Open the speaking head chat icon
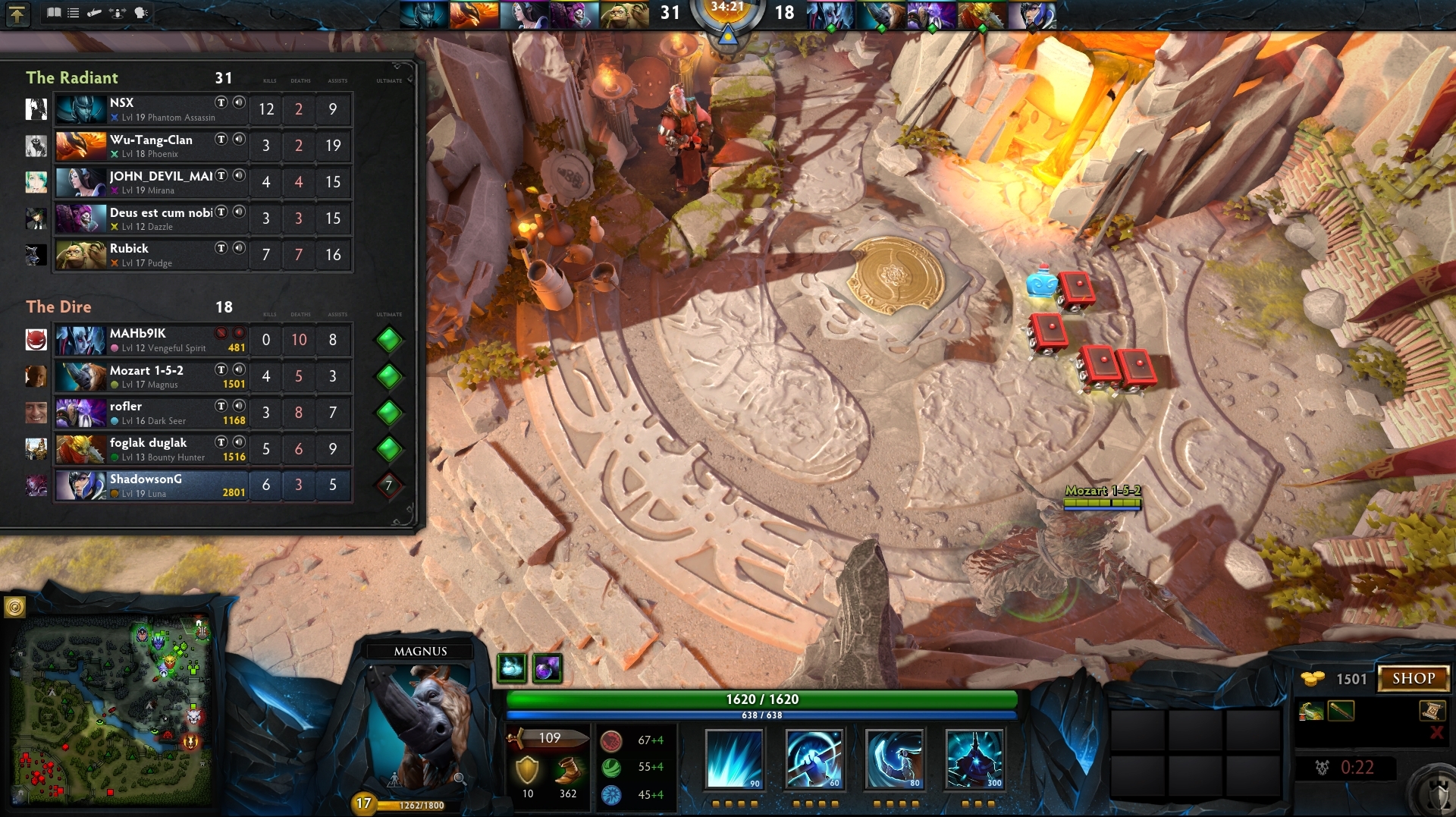Image resolution: width=1456 pixels, height=817 pixels. tap(140, 13)
